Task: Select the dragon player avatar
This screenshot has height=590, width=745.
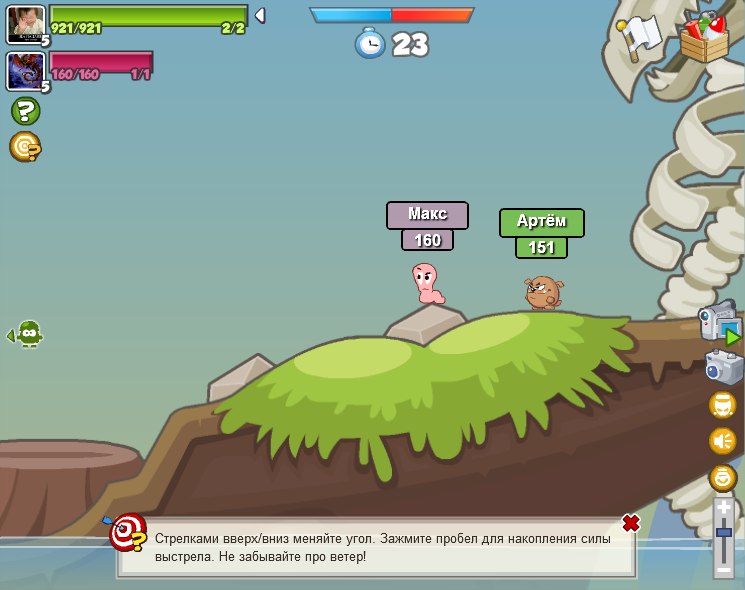Action: coord(25,71)
